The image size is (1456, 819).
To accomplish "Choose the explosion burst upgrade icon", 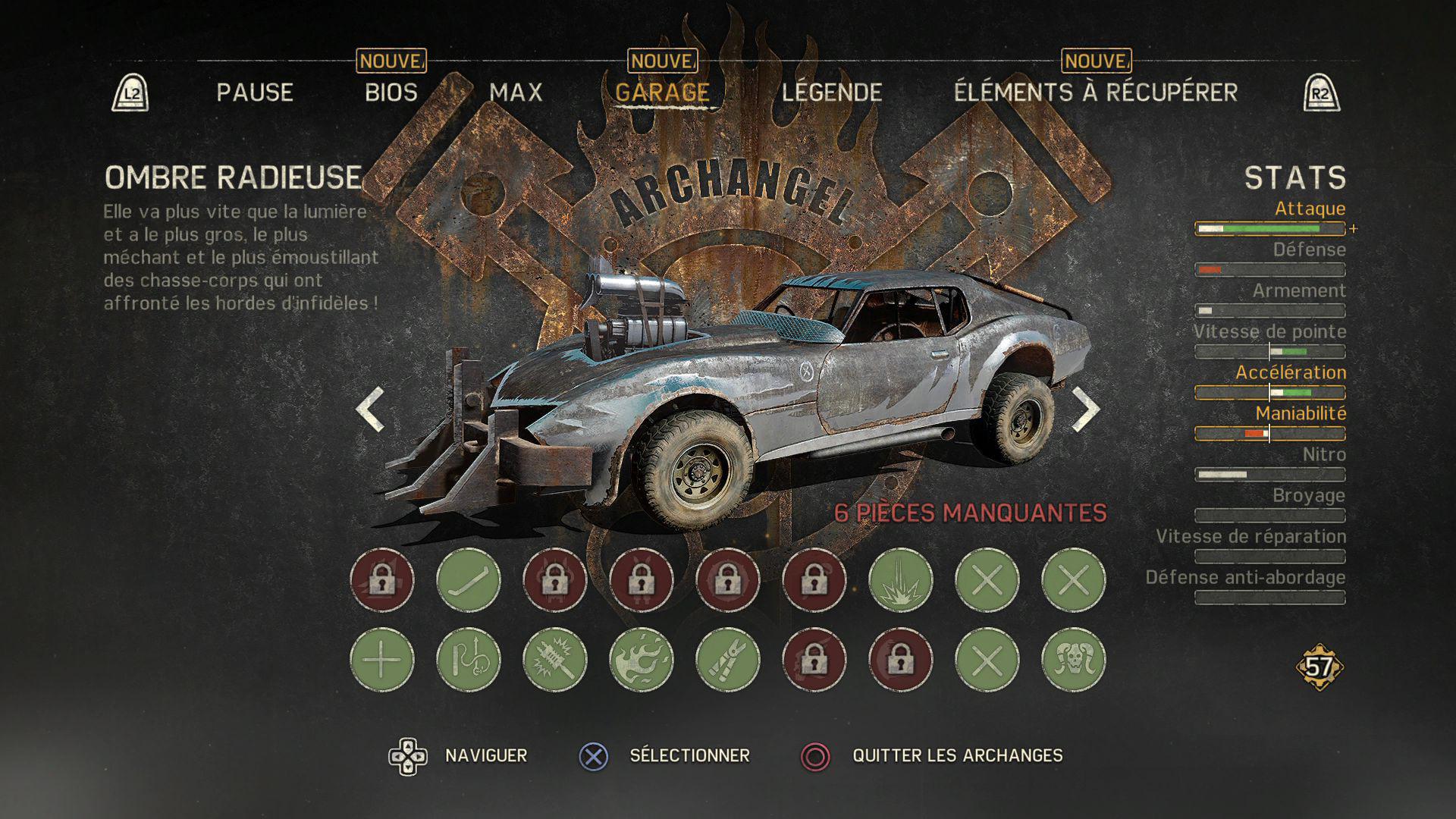I will click(x=901, y=580).
